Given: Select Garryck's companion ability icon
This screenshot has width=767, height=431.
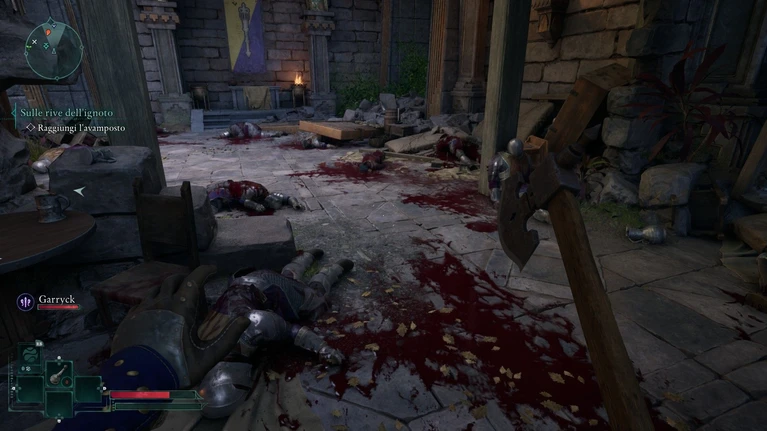Looking at the screenshot, I should pos(23,299).
